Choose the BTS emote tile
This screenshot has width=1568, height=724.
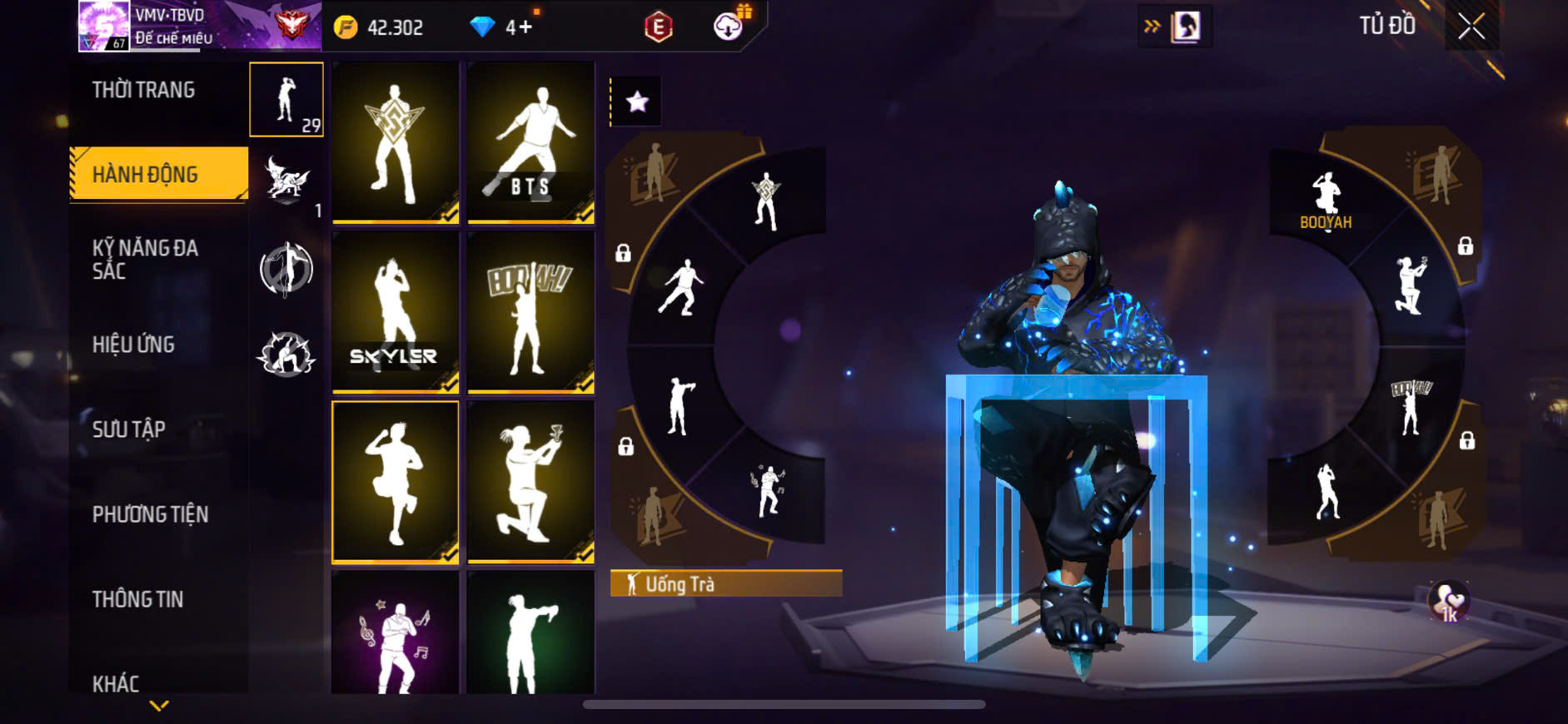[x=530, y=141]
